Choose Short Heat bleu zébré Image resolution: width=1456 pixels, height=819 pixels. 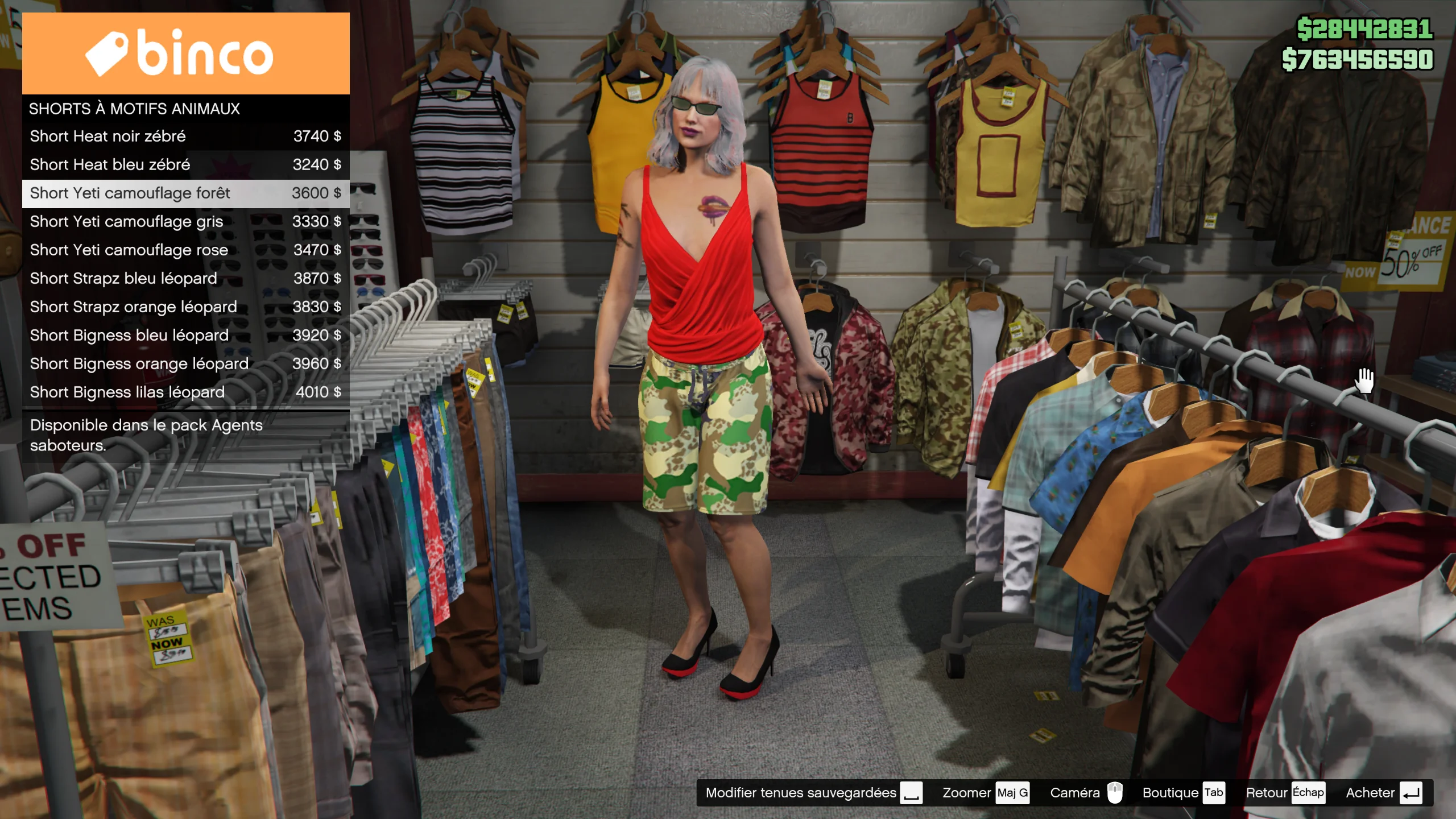185,165
